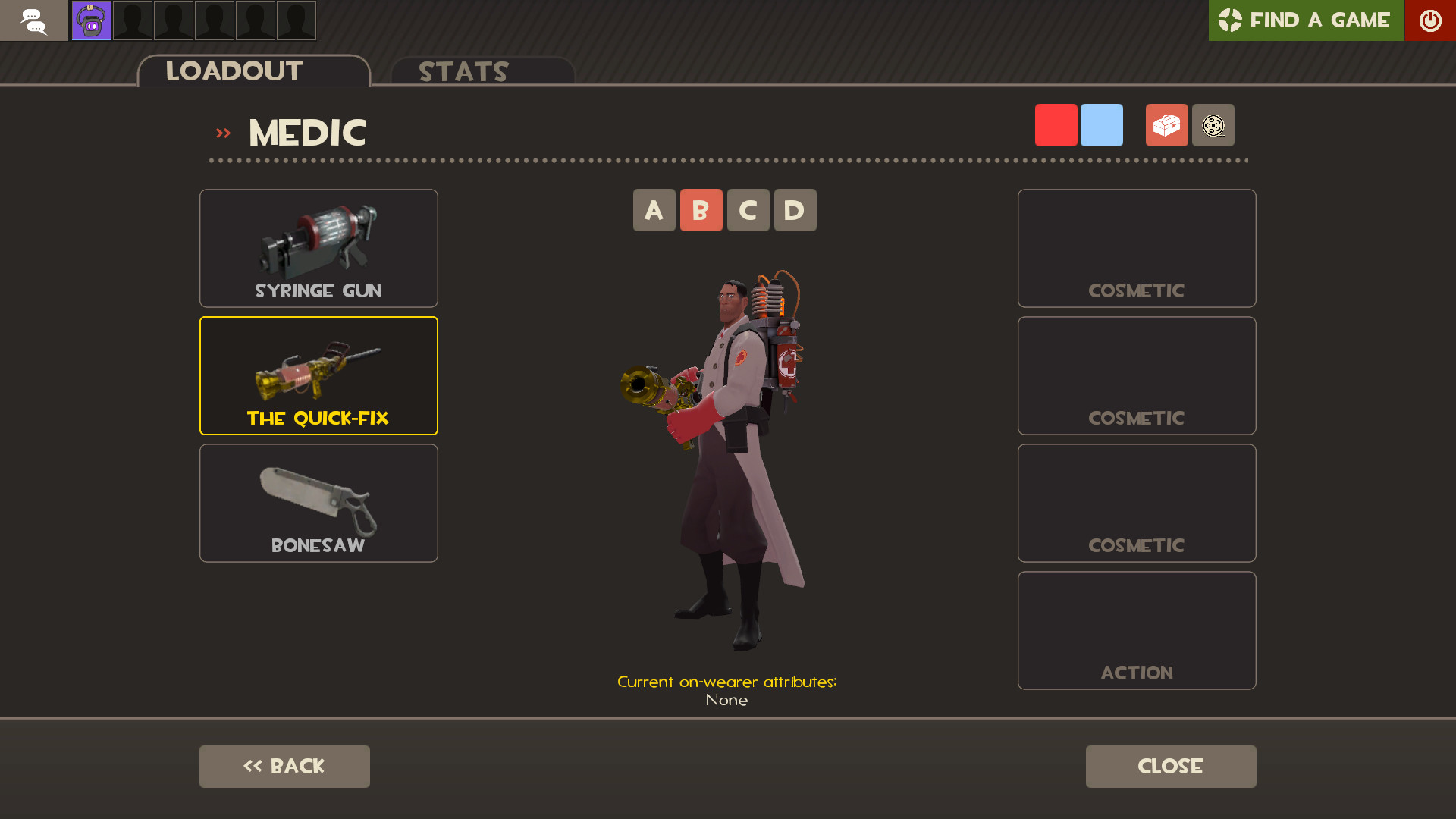Equip the Syringe Gun

coord(318,248)
